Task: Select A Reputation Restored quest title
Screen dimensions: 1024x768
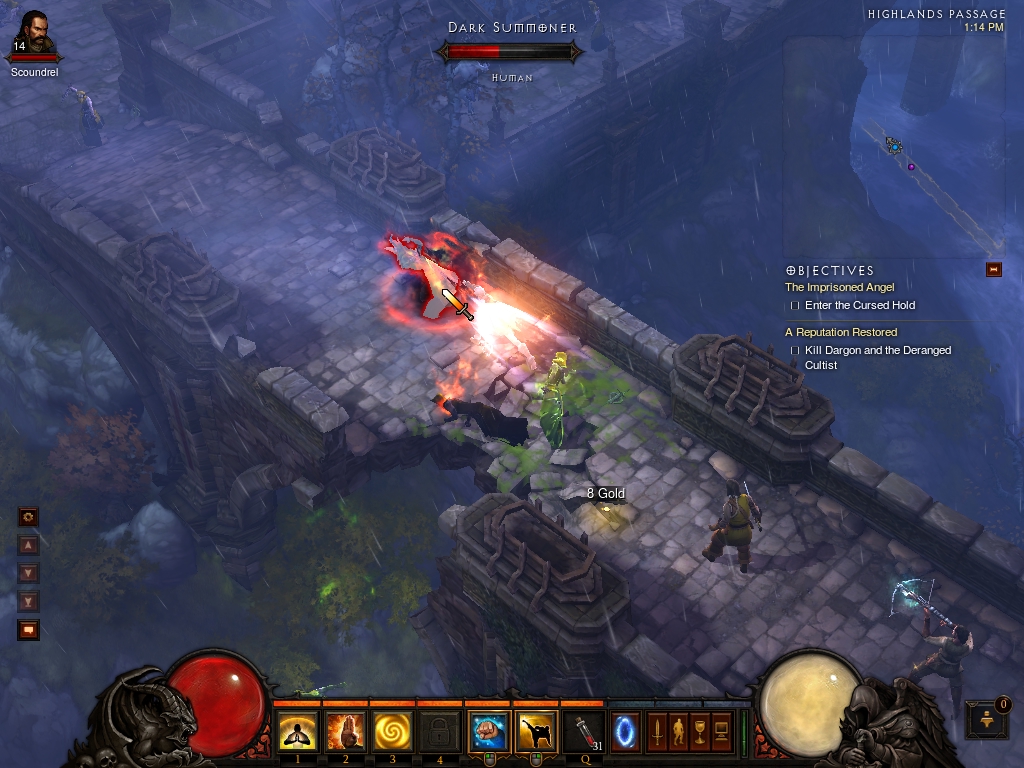Action: [x=840, y=332]
